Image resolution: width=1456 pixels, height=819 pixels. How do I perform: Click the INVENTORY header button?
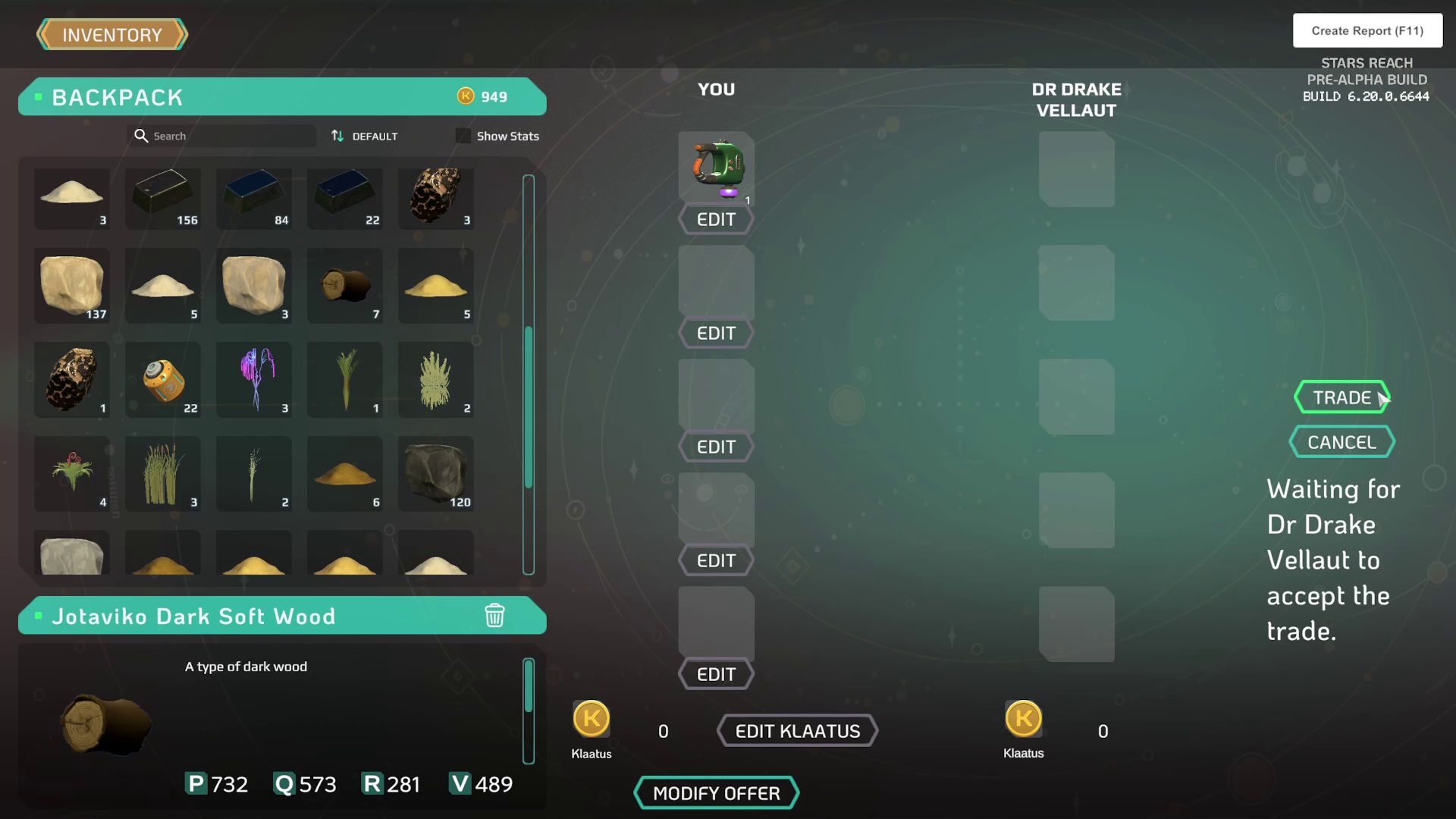click(x=112, y=35)
